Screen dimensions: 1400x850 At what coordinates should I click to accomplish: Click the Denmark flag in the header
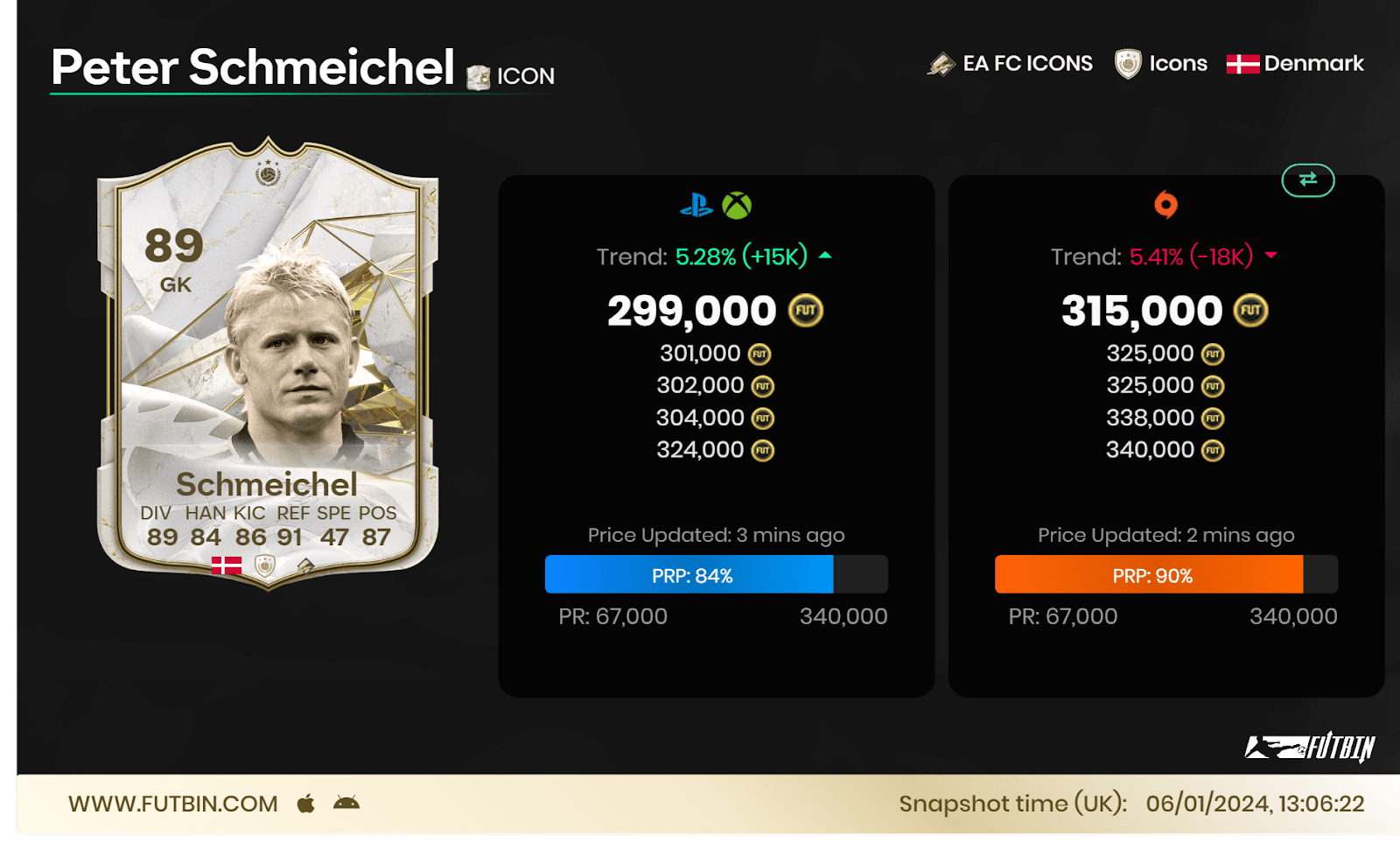pyautogui.click(x=1244, y=62)
